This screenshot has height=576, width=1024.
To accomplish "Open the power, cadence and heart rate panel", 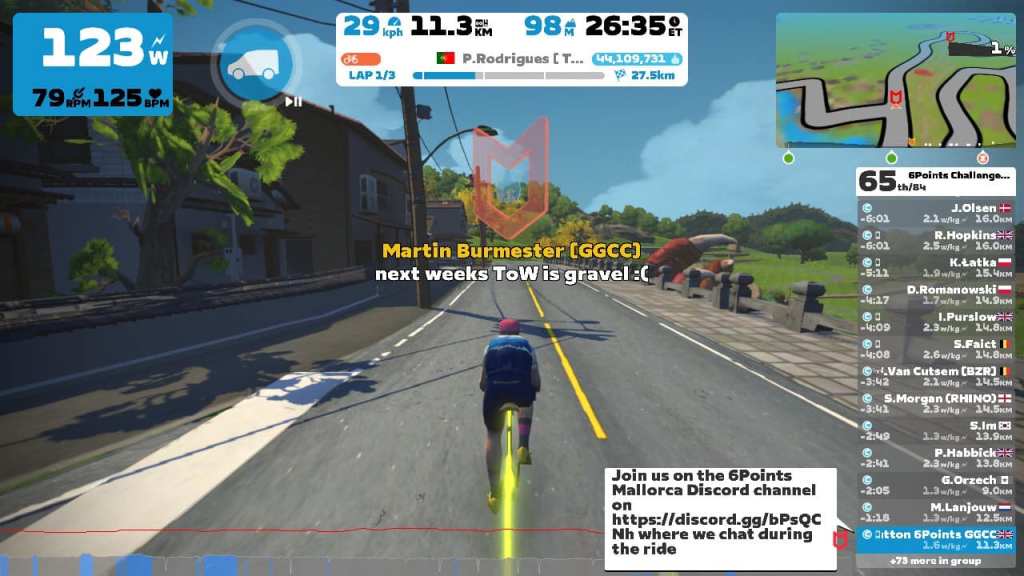I will (92, 64).
